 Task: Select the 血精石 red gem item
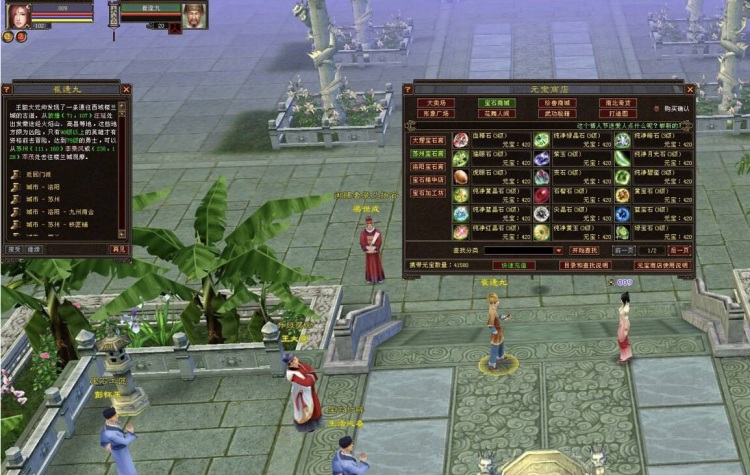(x=461, y=141)
